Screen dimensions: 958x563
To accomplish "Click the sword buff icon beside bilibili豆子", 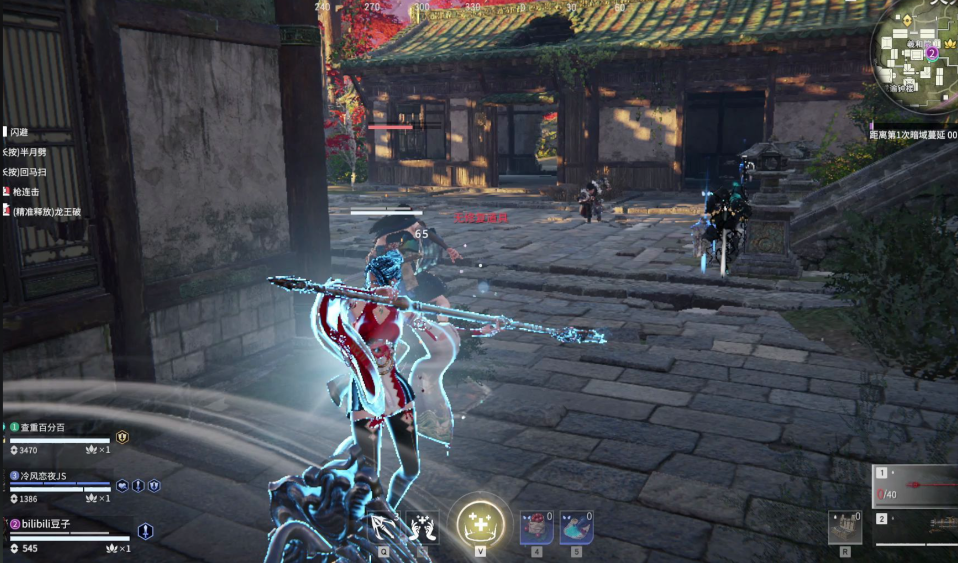I will [145, 531].
